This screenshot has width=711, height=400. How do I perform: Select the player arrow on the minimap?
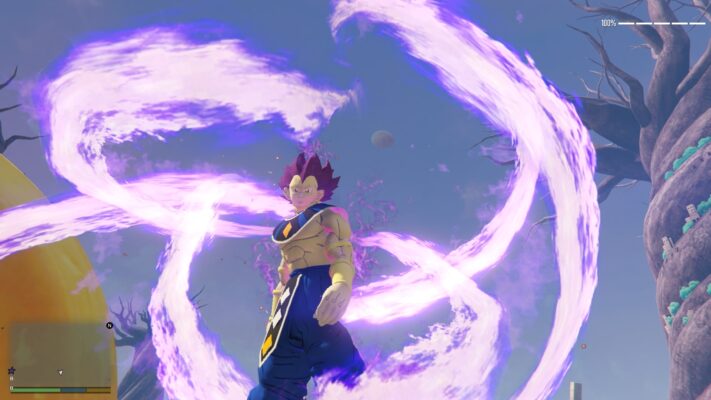click(60, 373)
